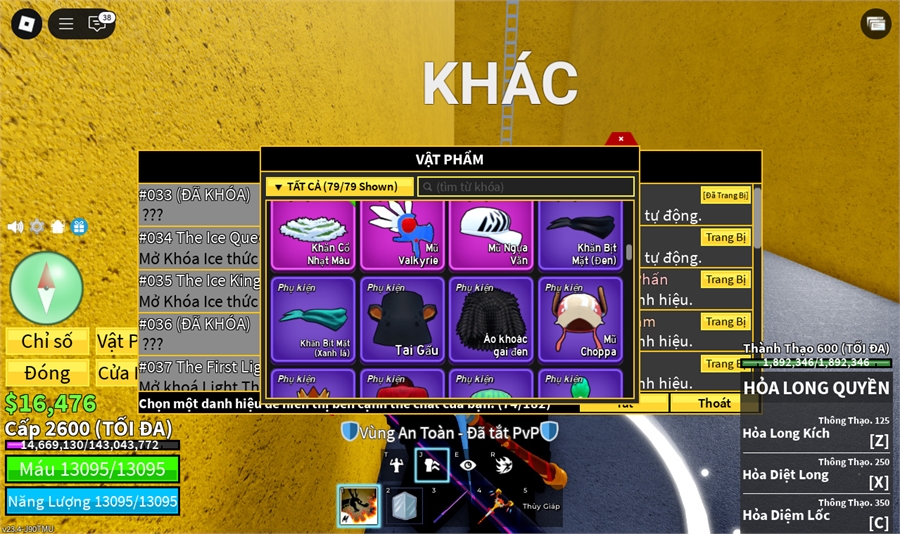Open the Roblox main menu

coord(27,24)
